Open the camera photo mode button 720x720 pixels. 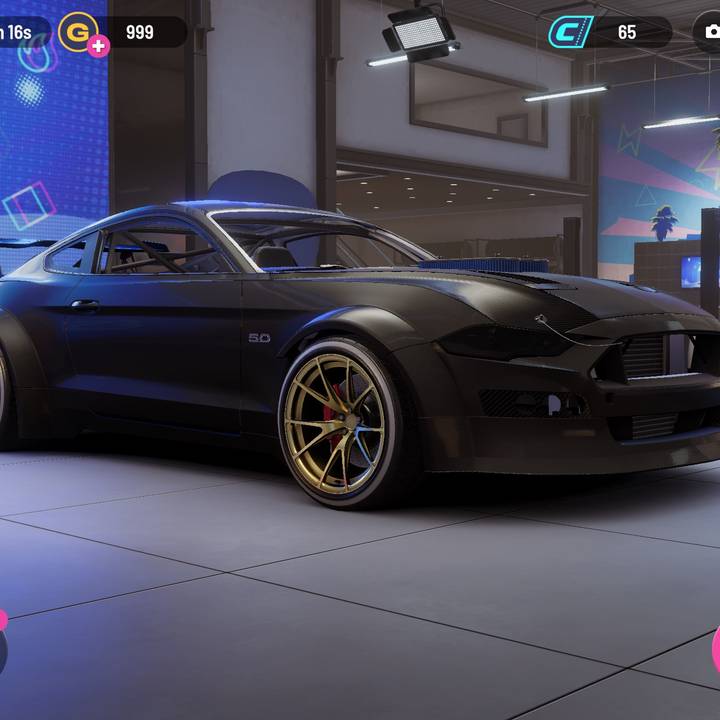[x=711, y=32]
